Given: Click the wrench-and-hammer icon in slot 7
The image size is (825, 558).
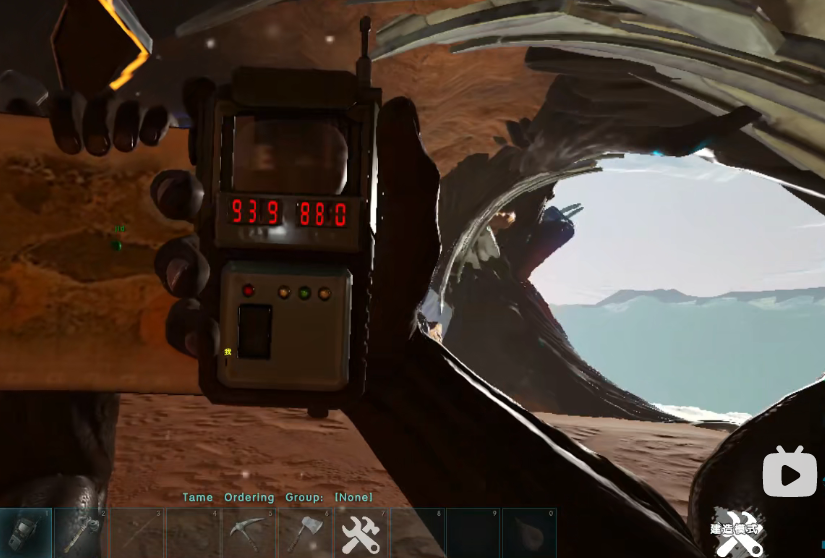Looking at the screenshot, I should [361, 532].
